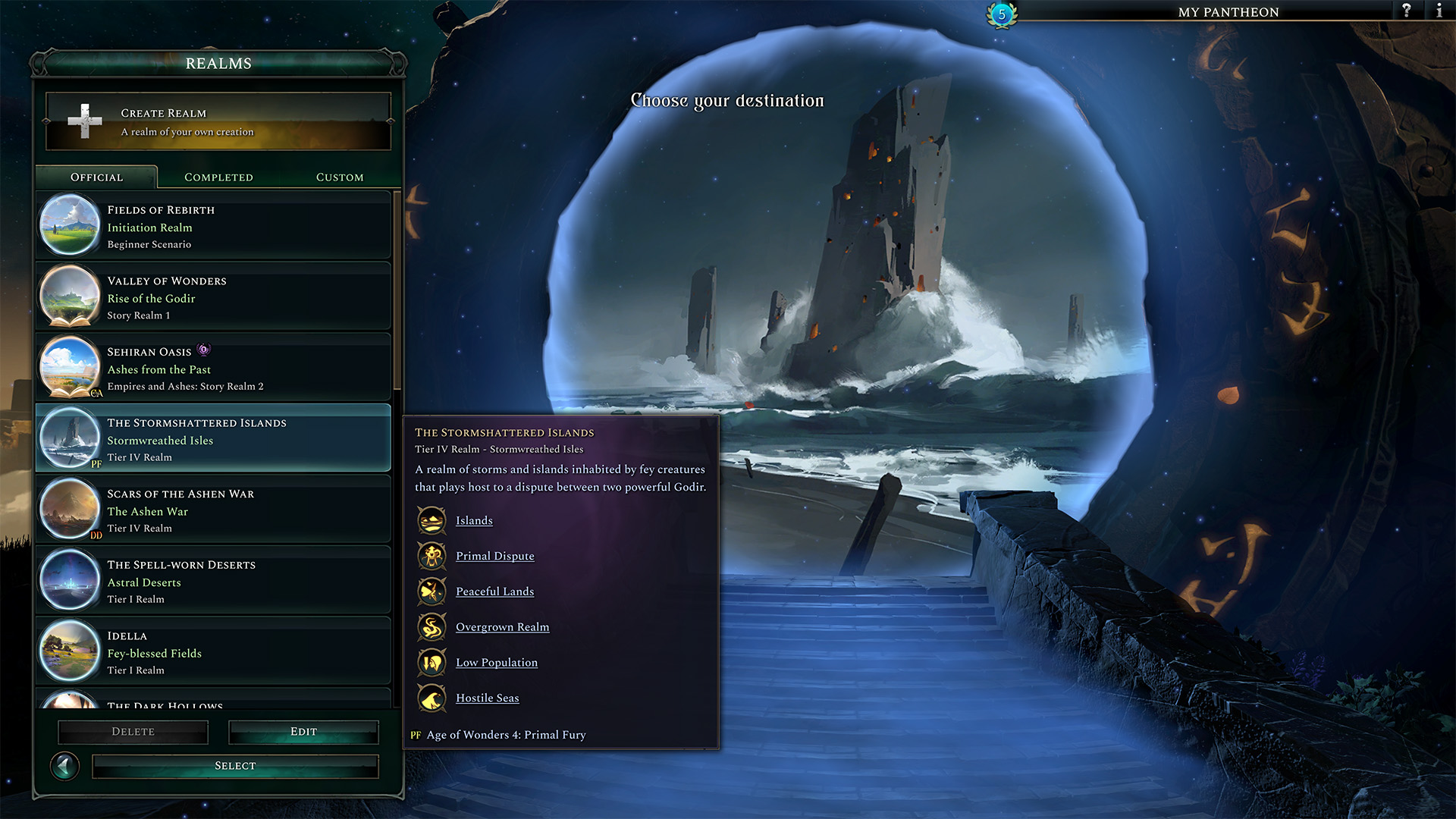1456x819 pixels.
Task: Select the Hostile Seas trait icon
Action: point(431,698)
